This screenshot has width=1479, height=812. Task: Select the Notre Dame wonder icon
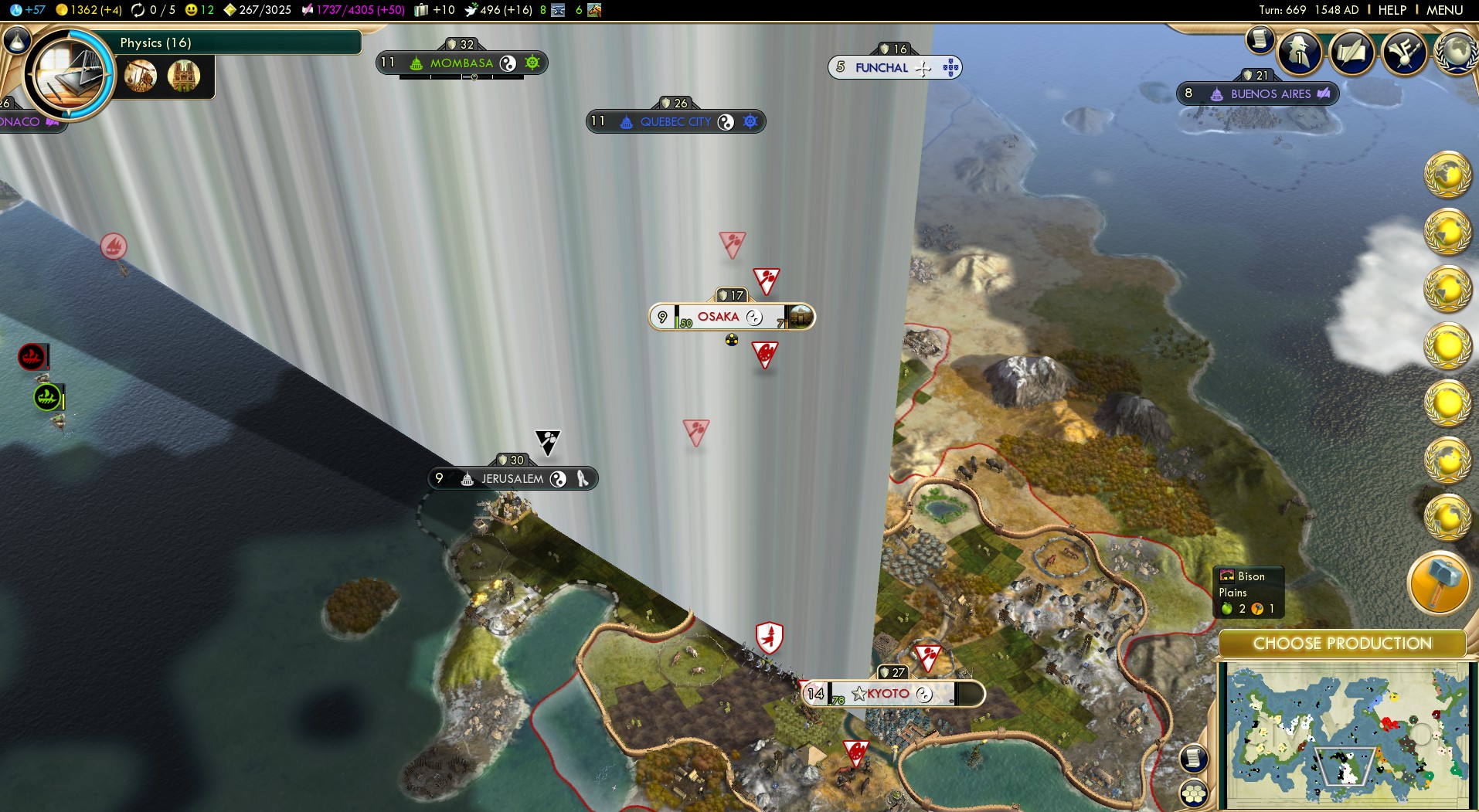tap(184, 76)
